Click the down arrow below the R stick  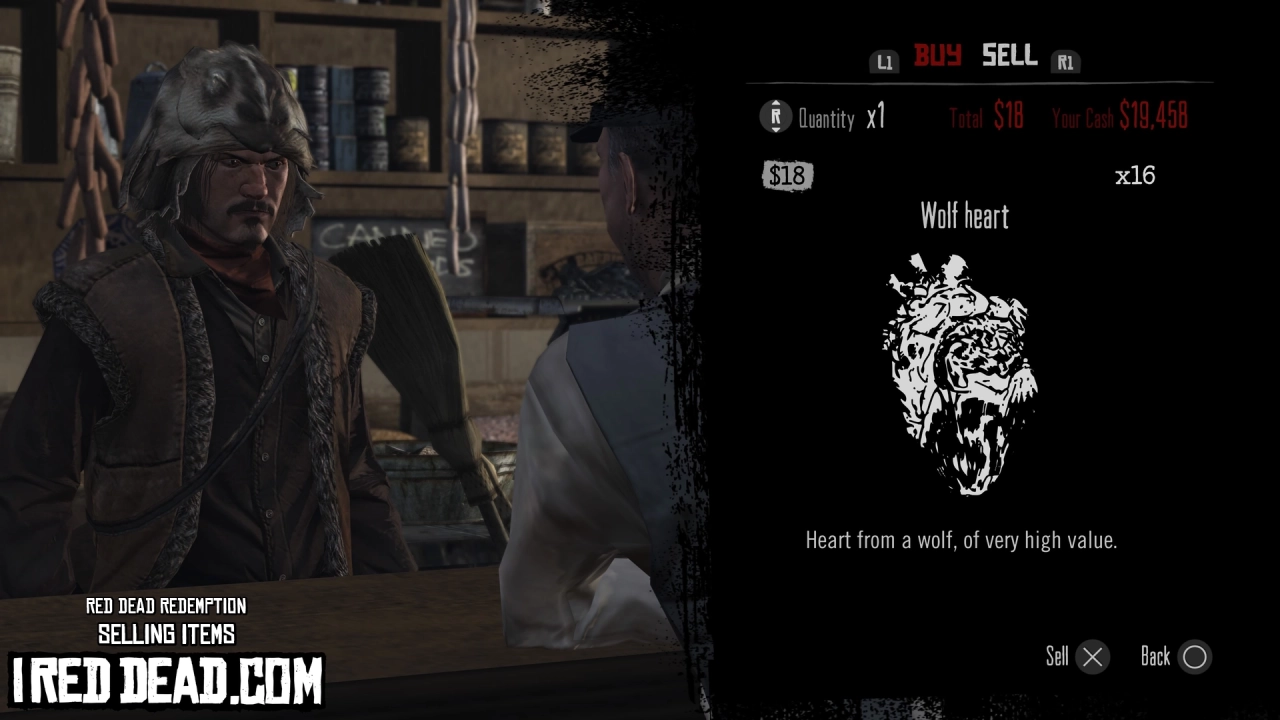774,131
